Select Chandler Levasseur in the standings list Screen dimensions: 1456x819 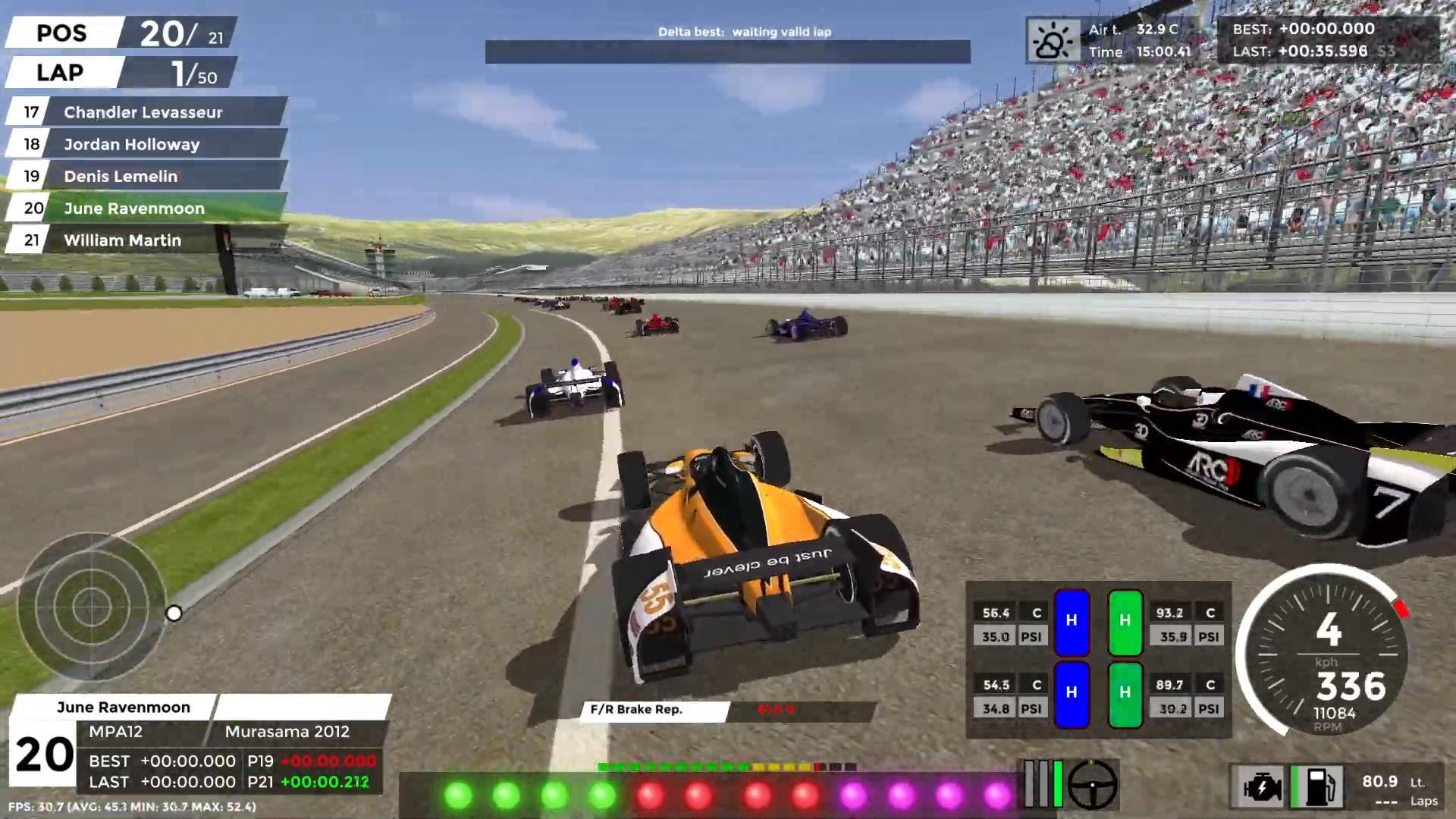pos(143,112)
